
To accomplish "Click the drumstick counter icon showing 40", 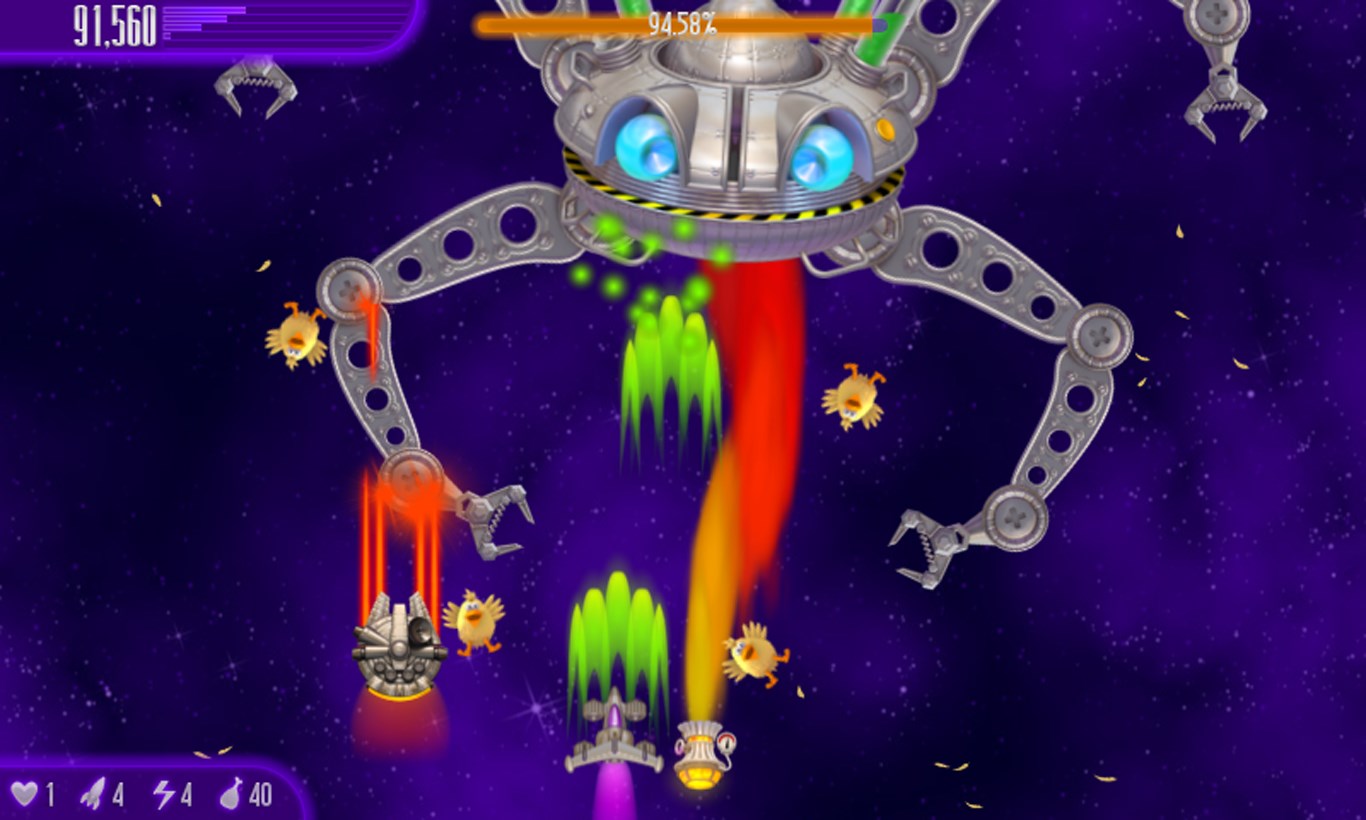I will pyautogui.click(x=231, y=792).
